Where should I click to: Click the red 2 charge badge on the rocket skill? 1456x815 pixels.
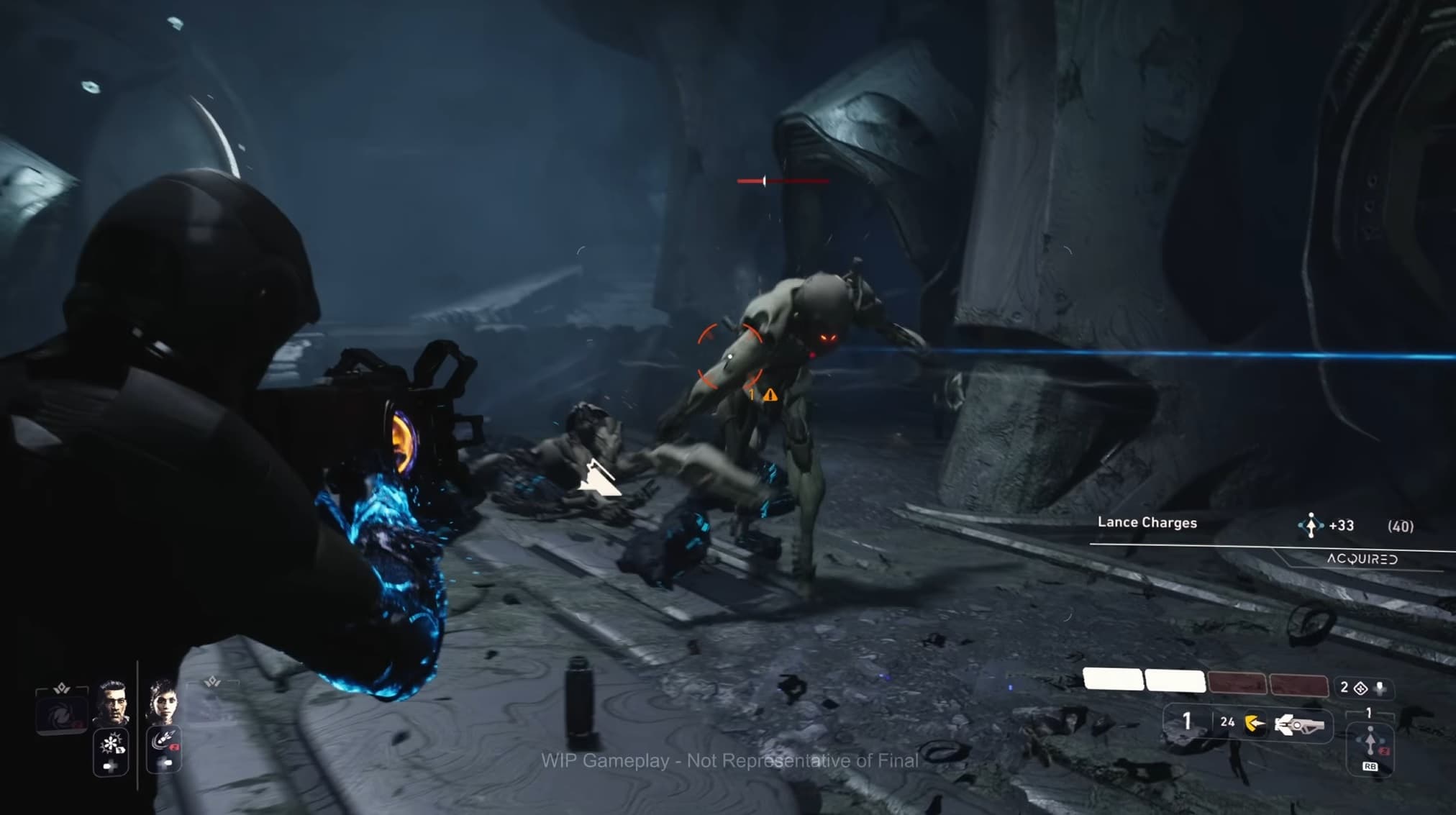click(174, 746)
